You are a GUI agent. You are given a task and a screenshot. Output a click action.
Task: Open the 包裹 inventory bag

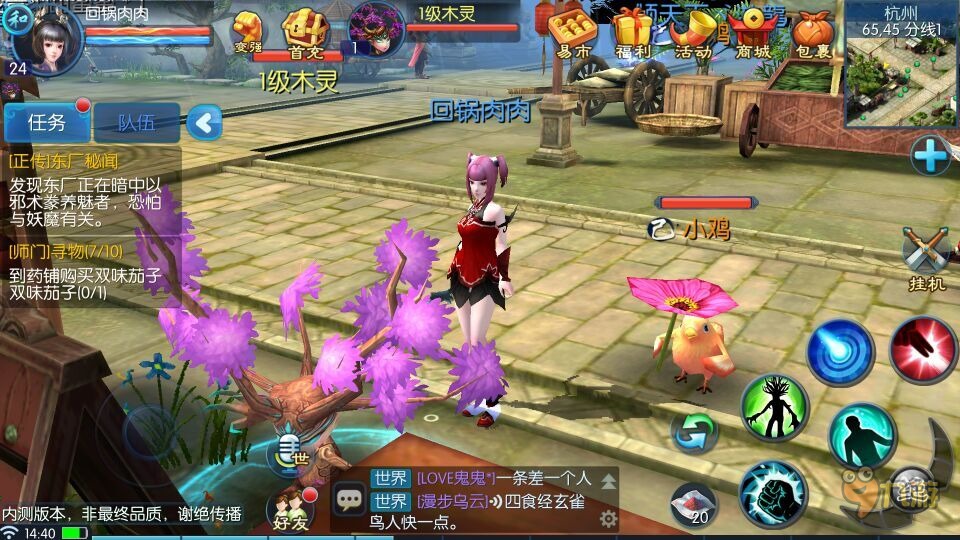812,33
